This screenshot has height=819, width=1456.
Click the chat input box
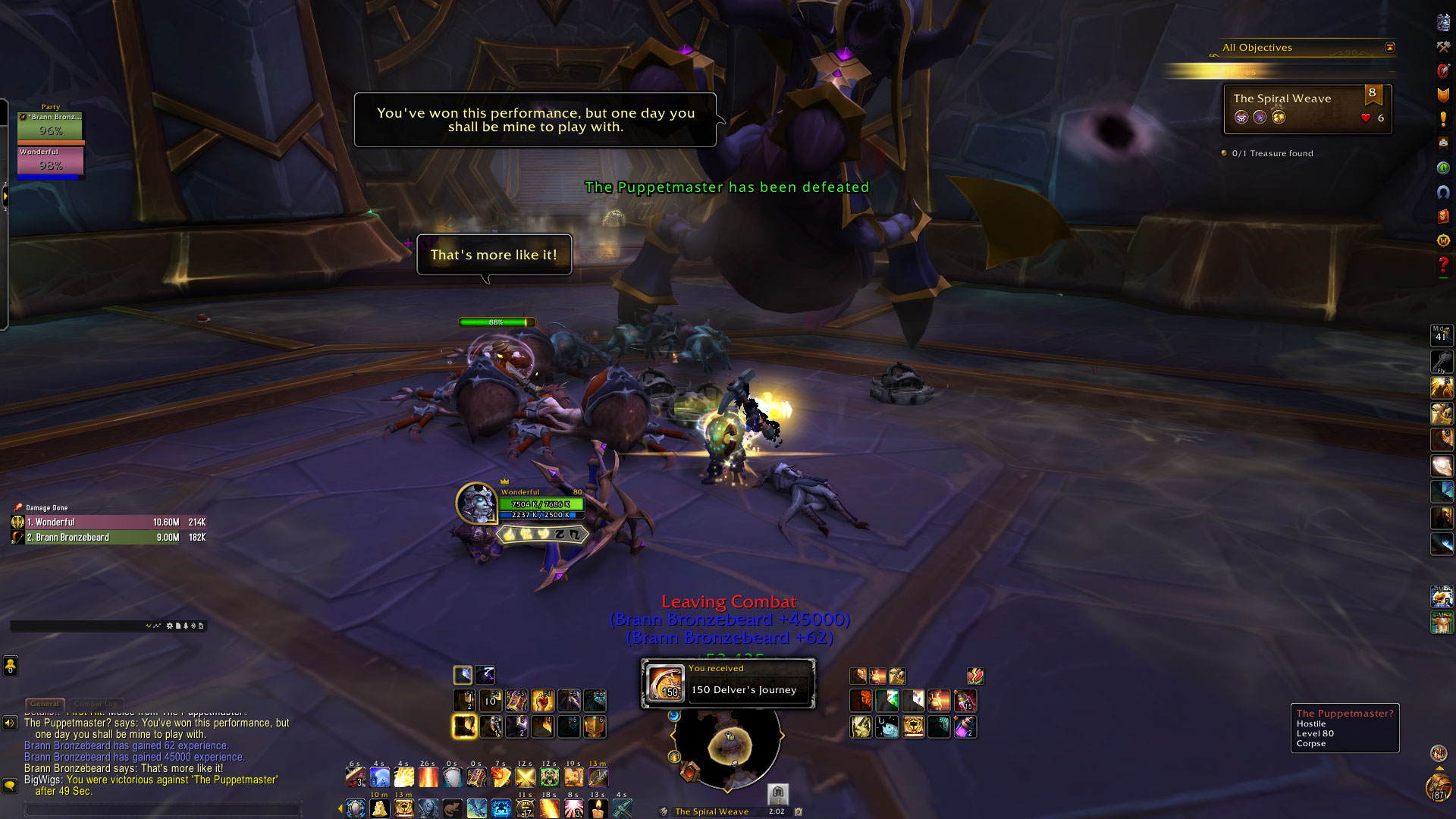coord(163,809)
